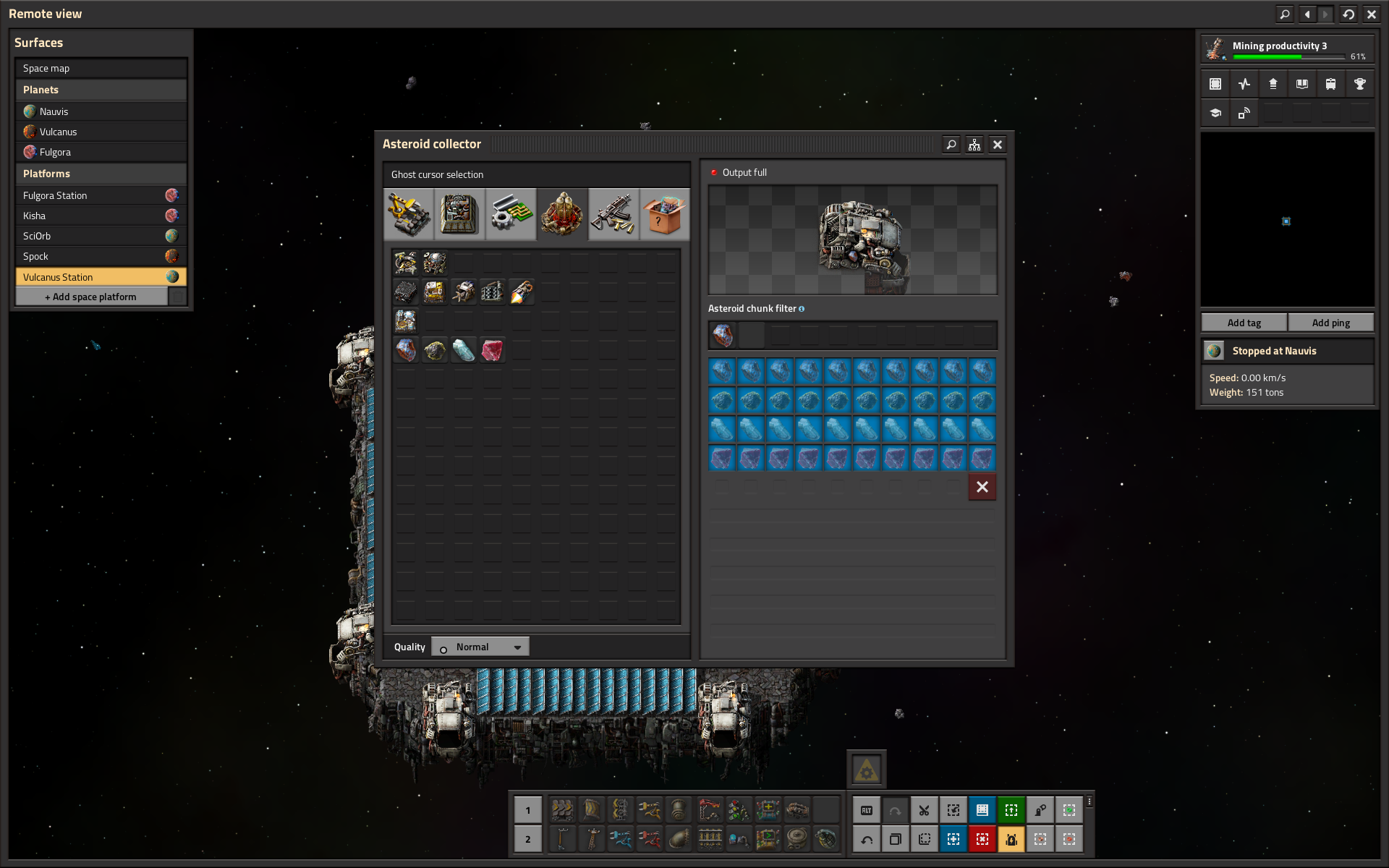Select the asteroid collector item in the grid
Viewport: 1389px width, 868px height.
pos(405,263)
